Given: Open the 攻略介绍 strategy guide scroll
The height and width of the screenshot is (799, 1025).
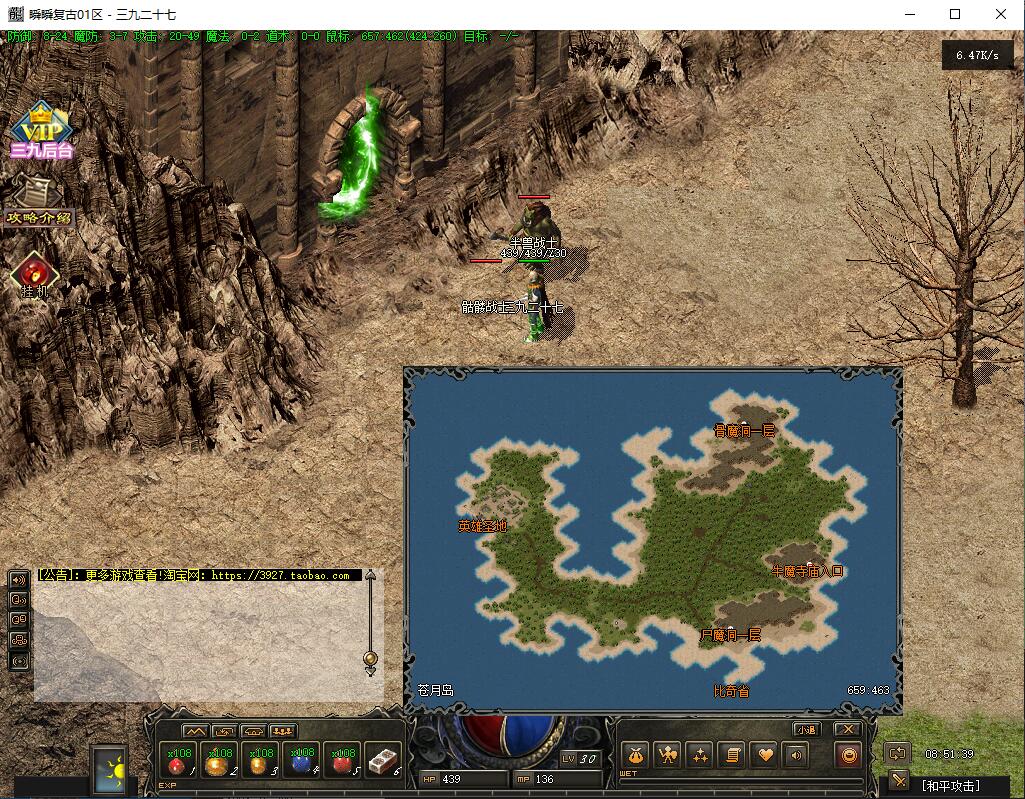Looking at the screenshot, I should (x=39, y=199).
